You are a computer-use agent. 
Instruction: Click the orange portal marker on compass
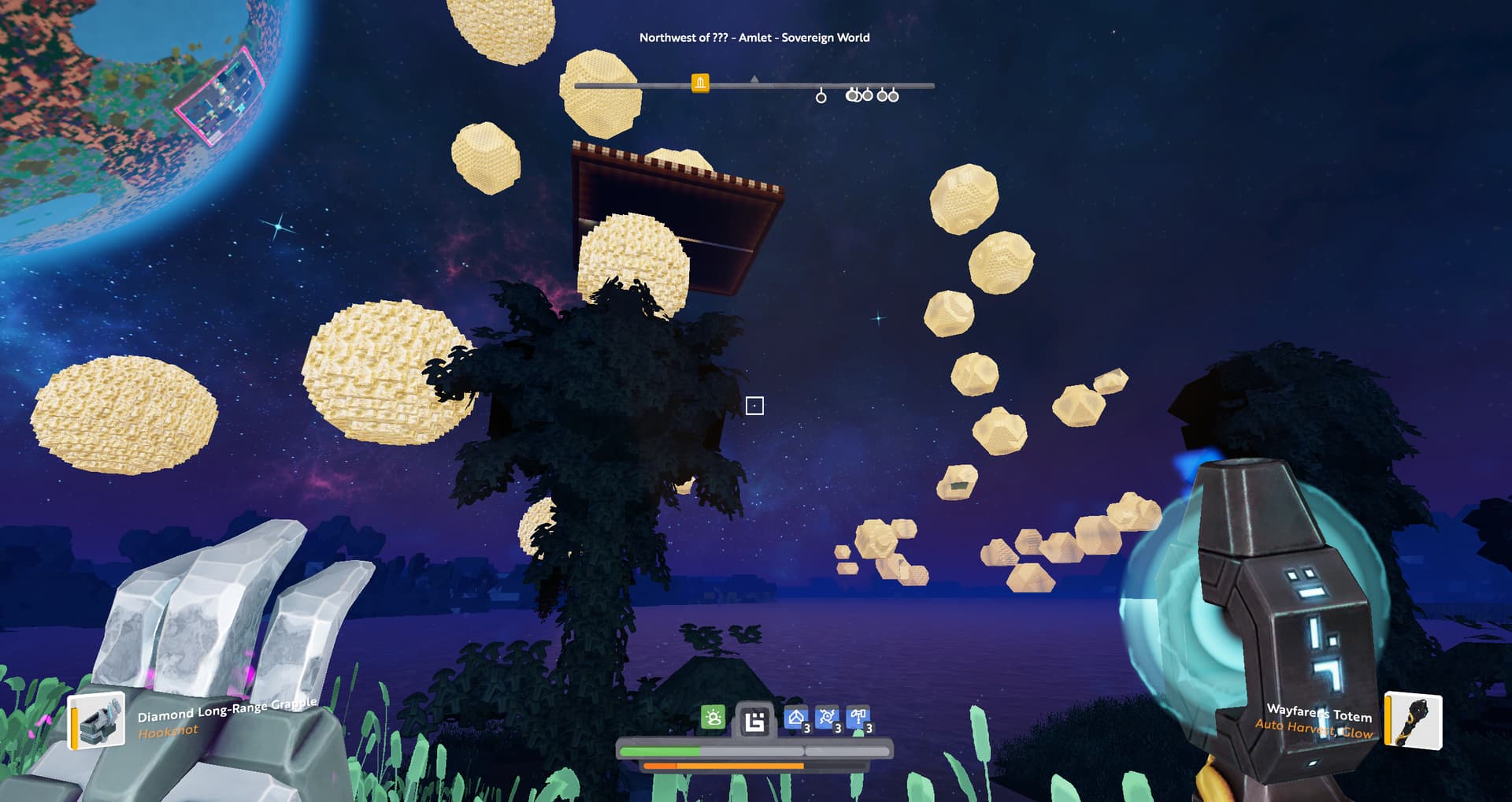(700, 83)
